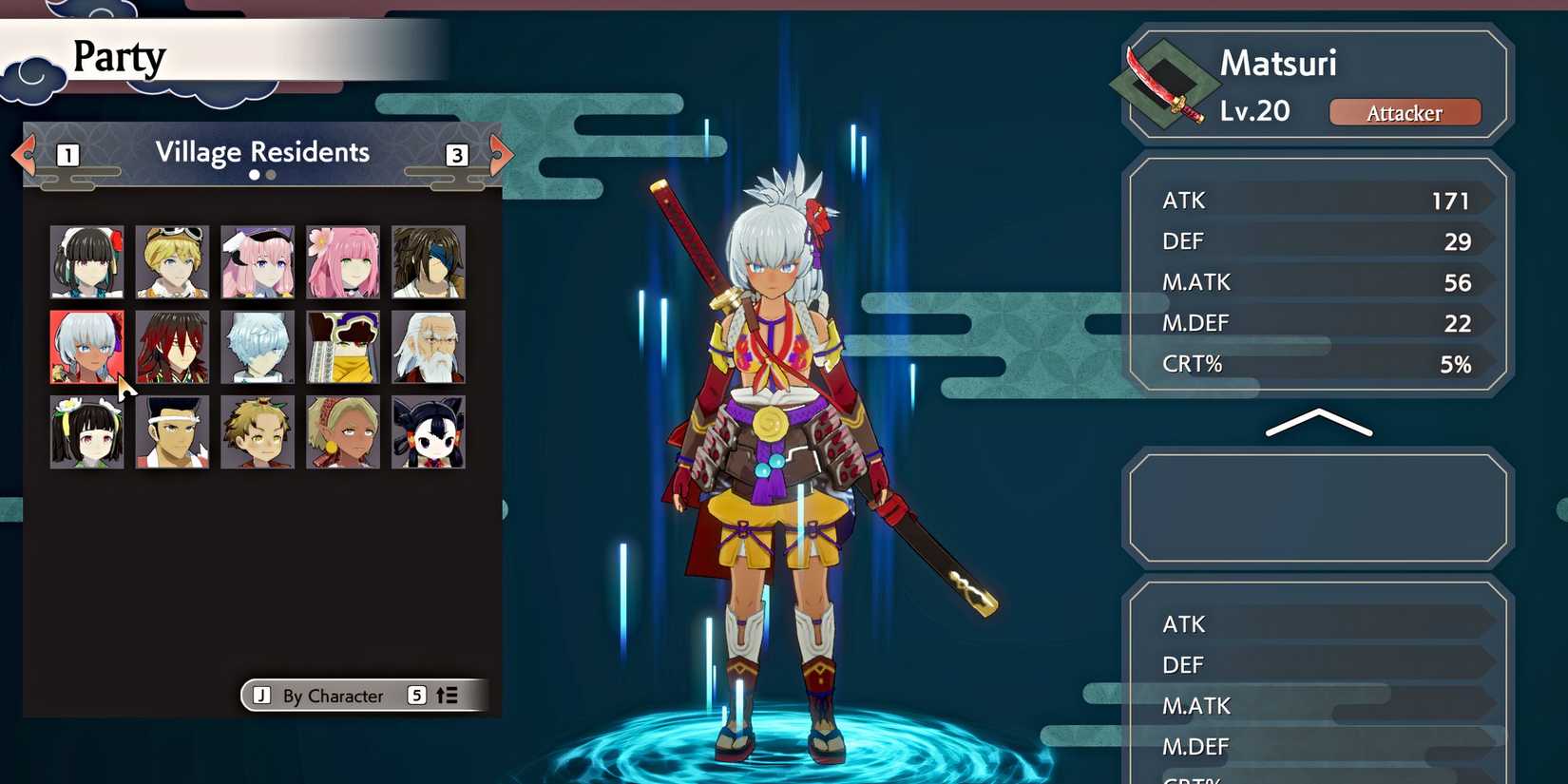Viewport: 1568px width, 784px height.
Task: Click the red left arrow of Village Residents
Action: [x=23, y=155]
